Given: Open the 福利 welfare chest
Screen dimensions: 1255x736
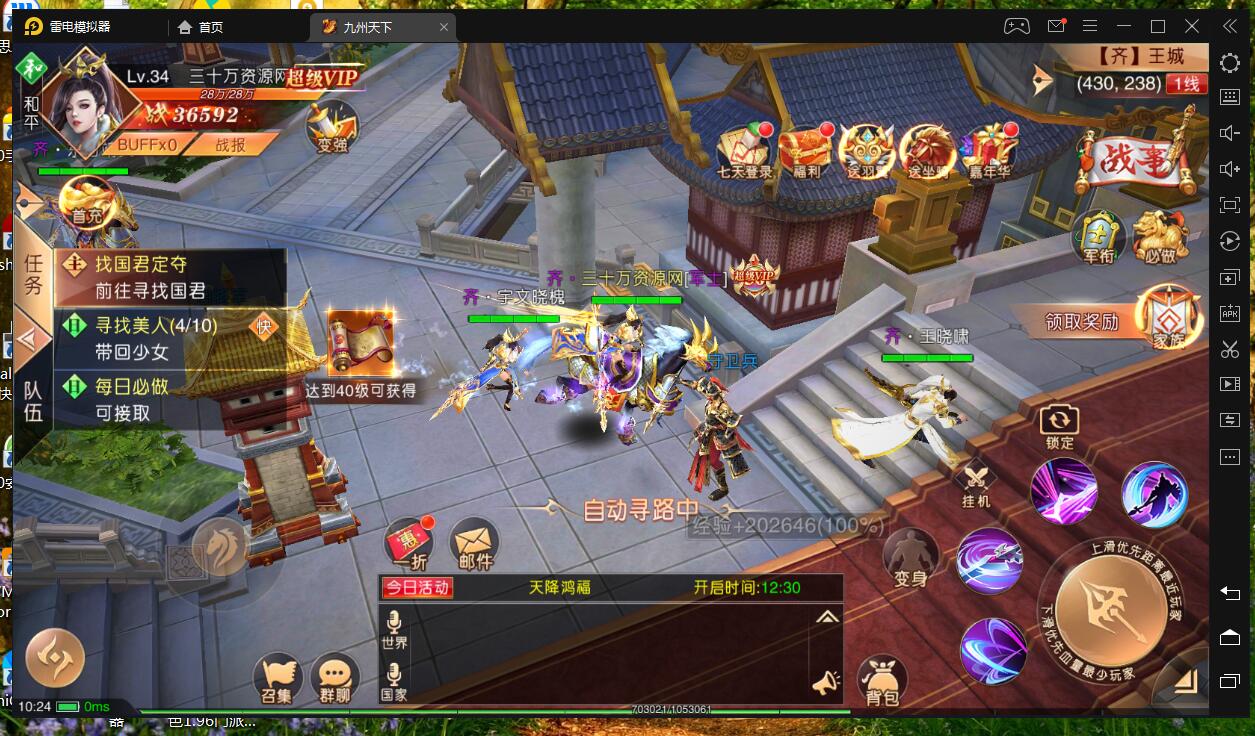Looking at the screenshot, I should pyautogui.click(x=803, y=150).
